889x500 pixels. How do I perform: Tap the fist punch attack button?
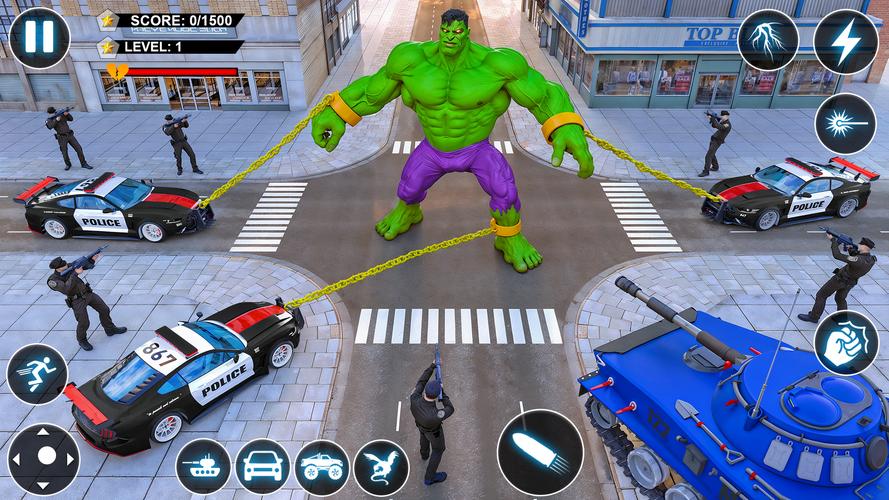[846, 343]
